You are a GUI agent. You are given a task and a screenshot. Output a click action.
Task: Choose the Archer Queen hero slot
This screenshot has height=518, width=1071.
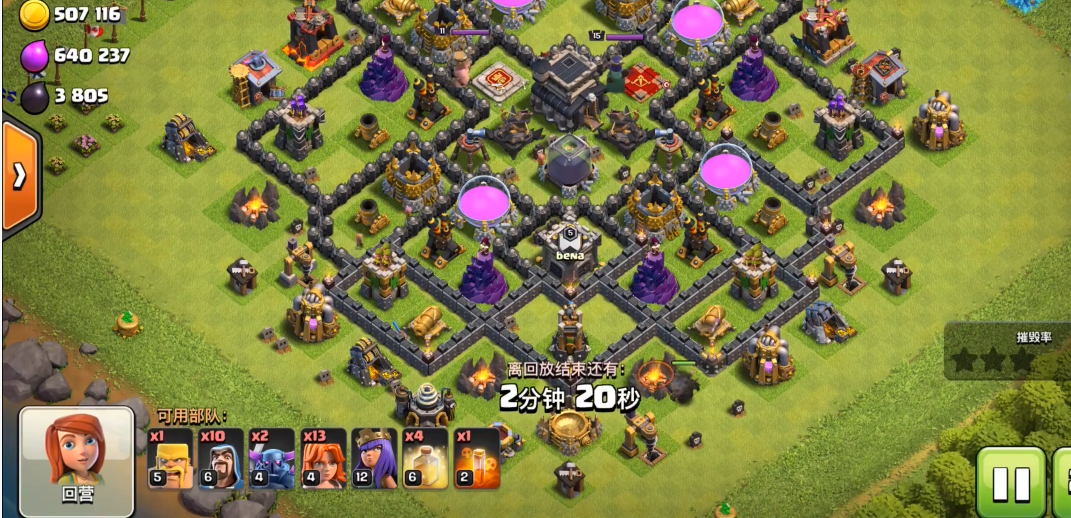374,458
